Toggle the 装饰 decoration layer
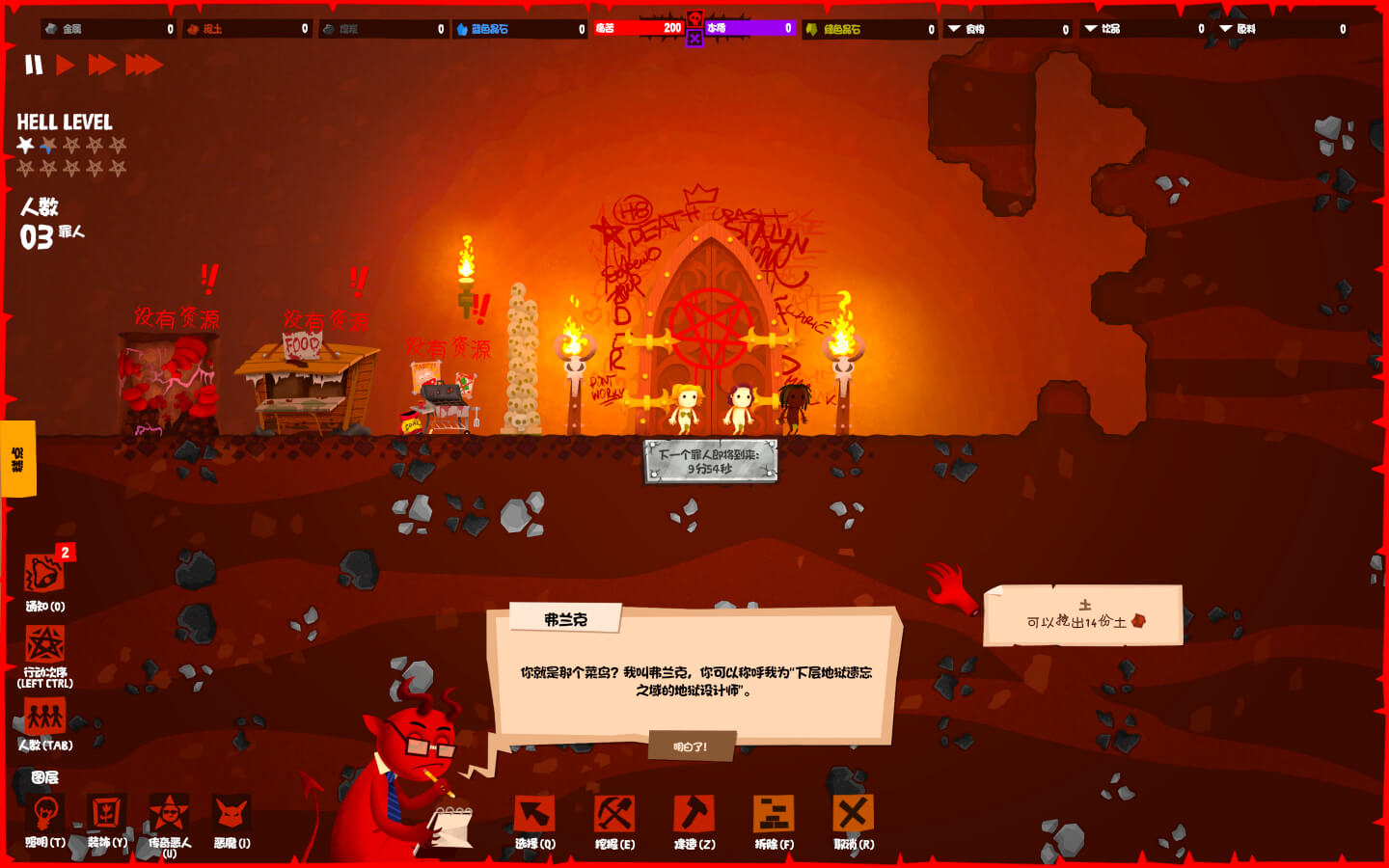 pyautogui.click(x=106, y=814)
